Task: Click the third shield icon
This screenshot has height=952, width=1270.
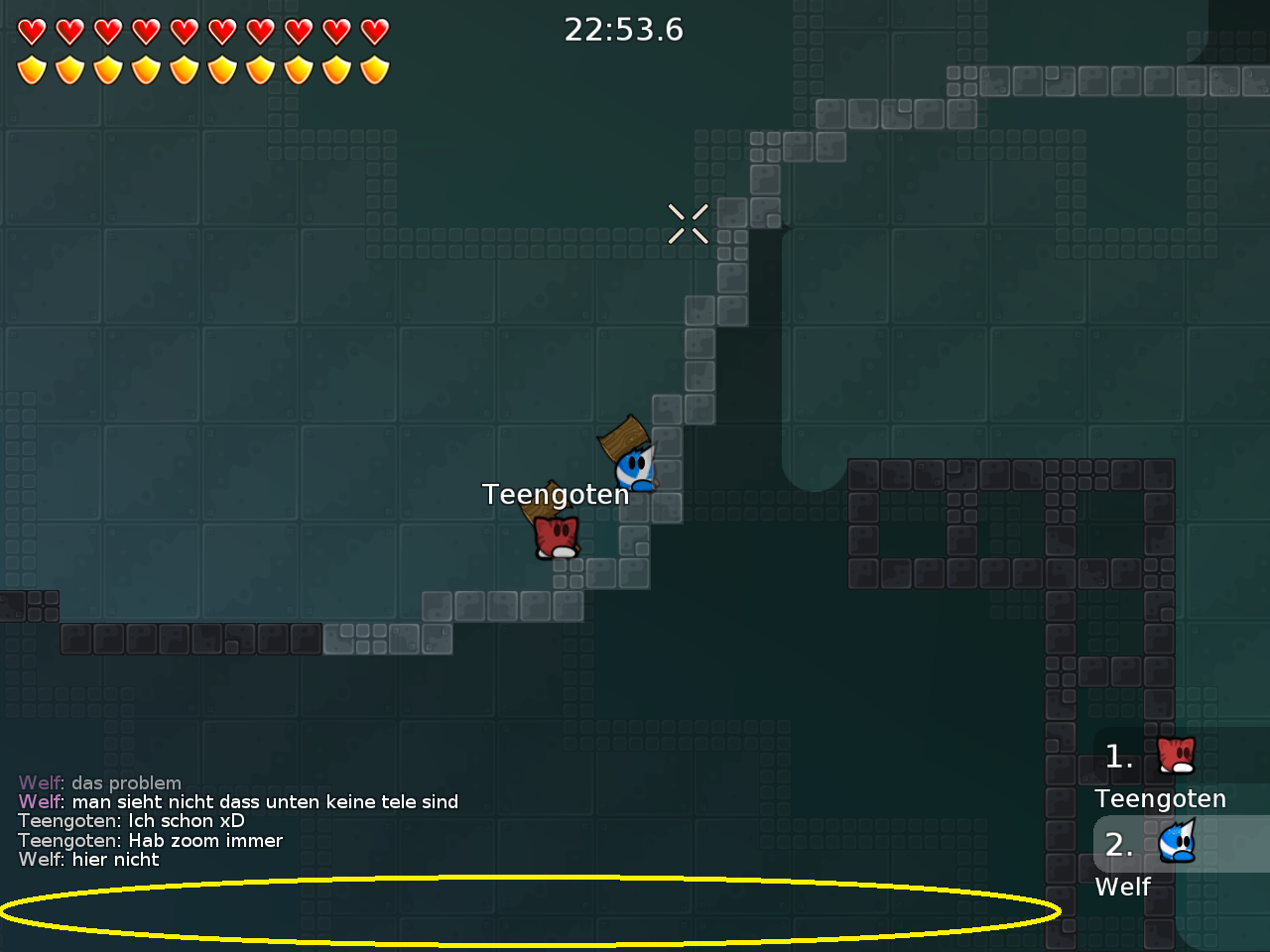Action: [x=107, y=69]
